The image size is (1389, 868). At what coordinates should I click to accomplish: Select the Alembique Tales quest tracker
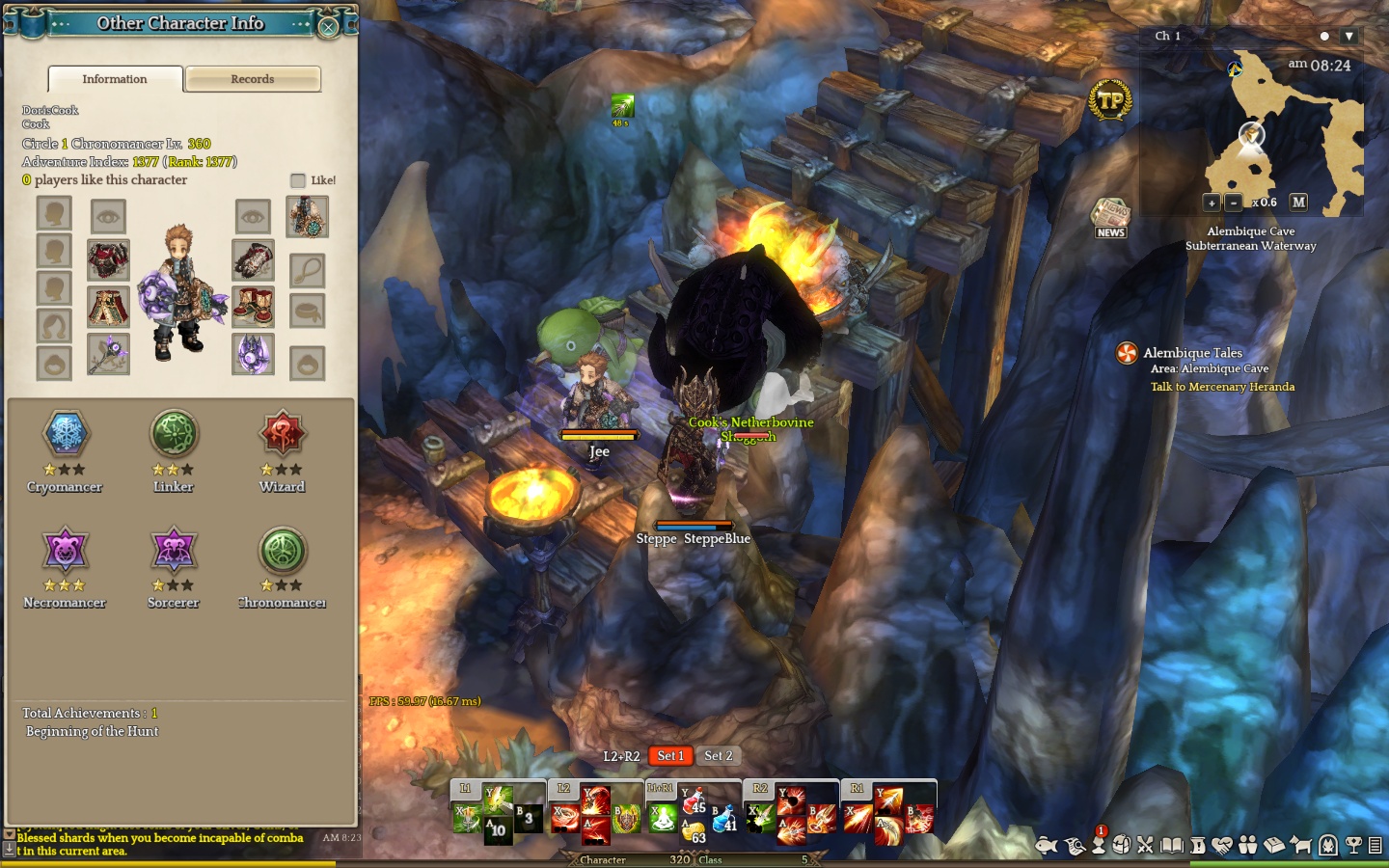tap(1192, 353)
